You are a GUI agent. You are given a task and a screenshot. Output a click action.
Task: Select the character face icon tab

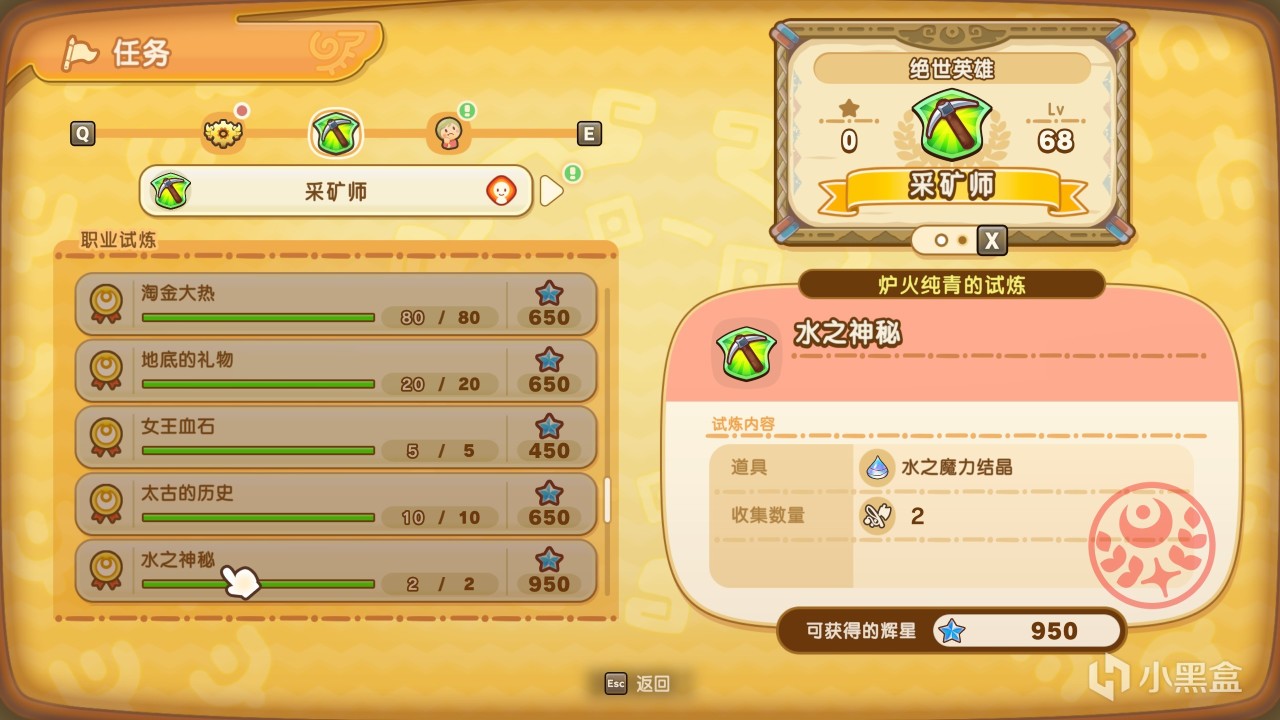450,133
